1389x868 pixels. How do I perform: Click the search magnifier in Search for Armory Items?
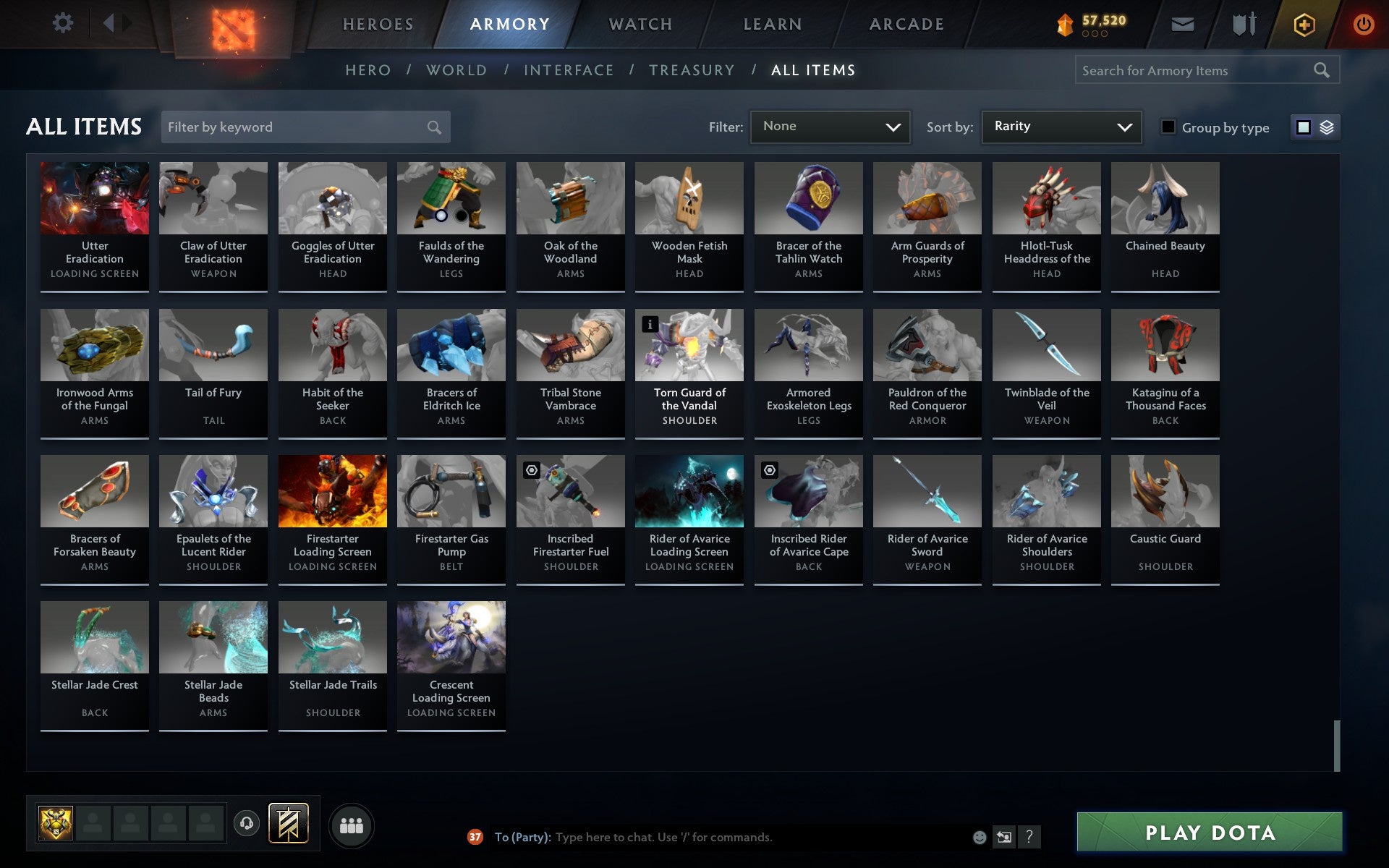click(1321, 70)
